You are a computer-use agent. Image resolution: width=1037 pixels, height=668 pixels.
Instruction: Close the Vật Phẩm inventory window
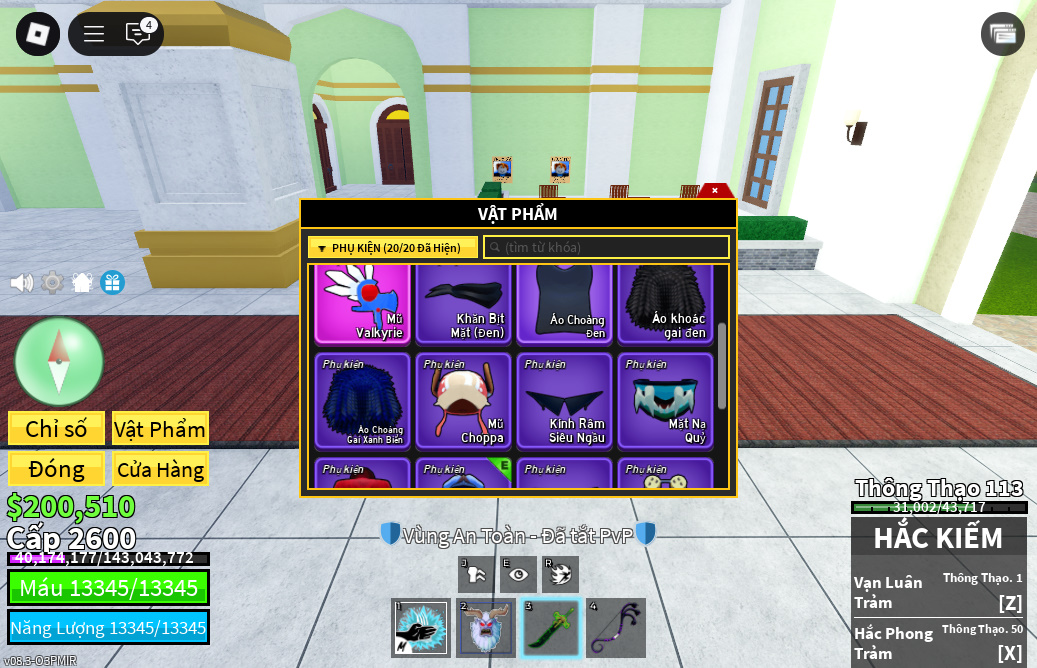click(715, 190)
